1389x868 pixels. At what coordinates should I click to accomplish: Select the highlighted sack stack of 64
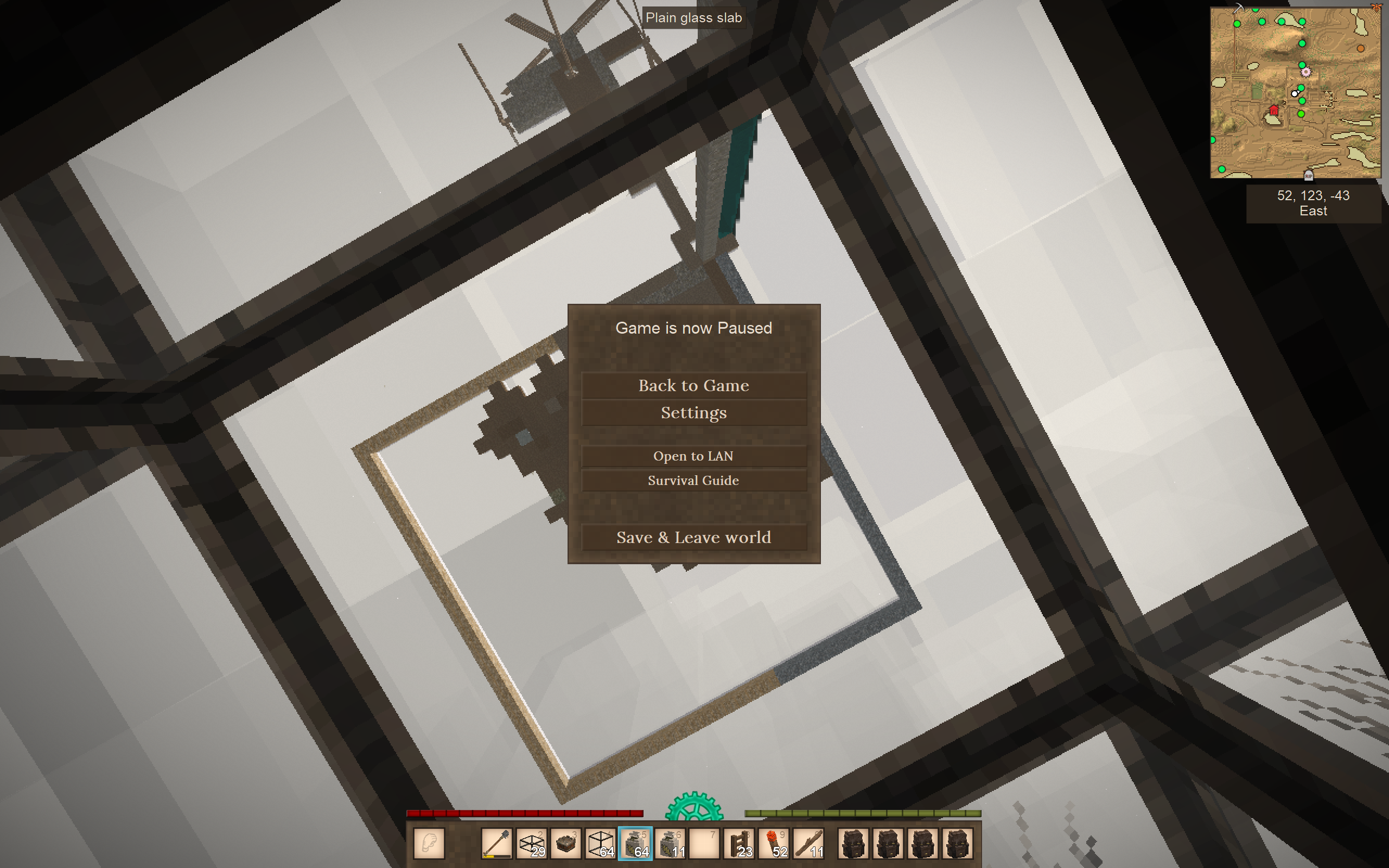pos(635,843)
